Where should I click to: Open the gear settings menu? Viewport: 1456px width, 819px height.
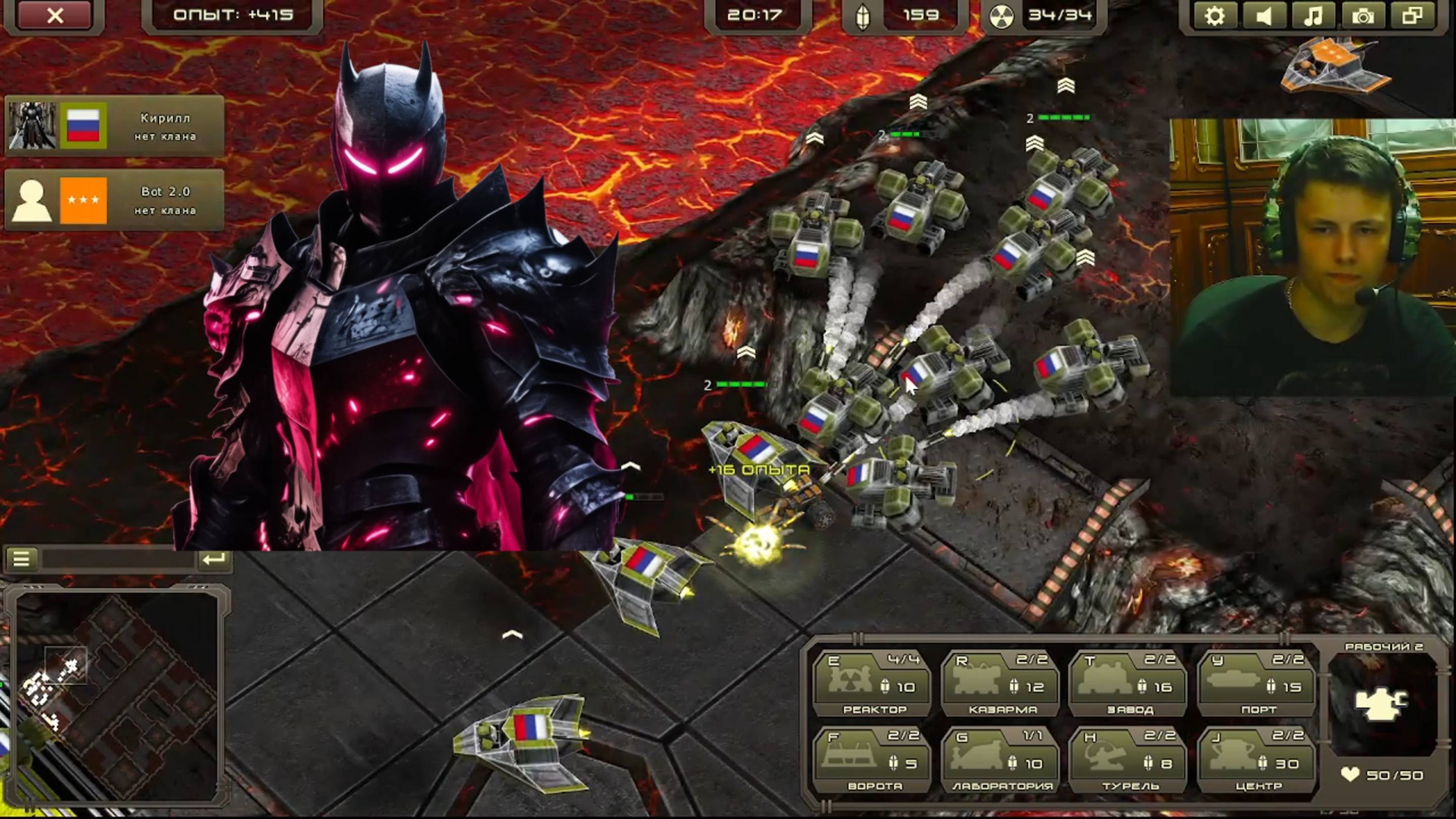pos(1213,15)
